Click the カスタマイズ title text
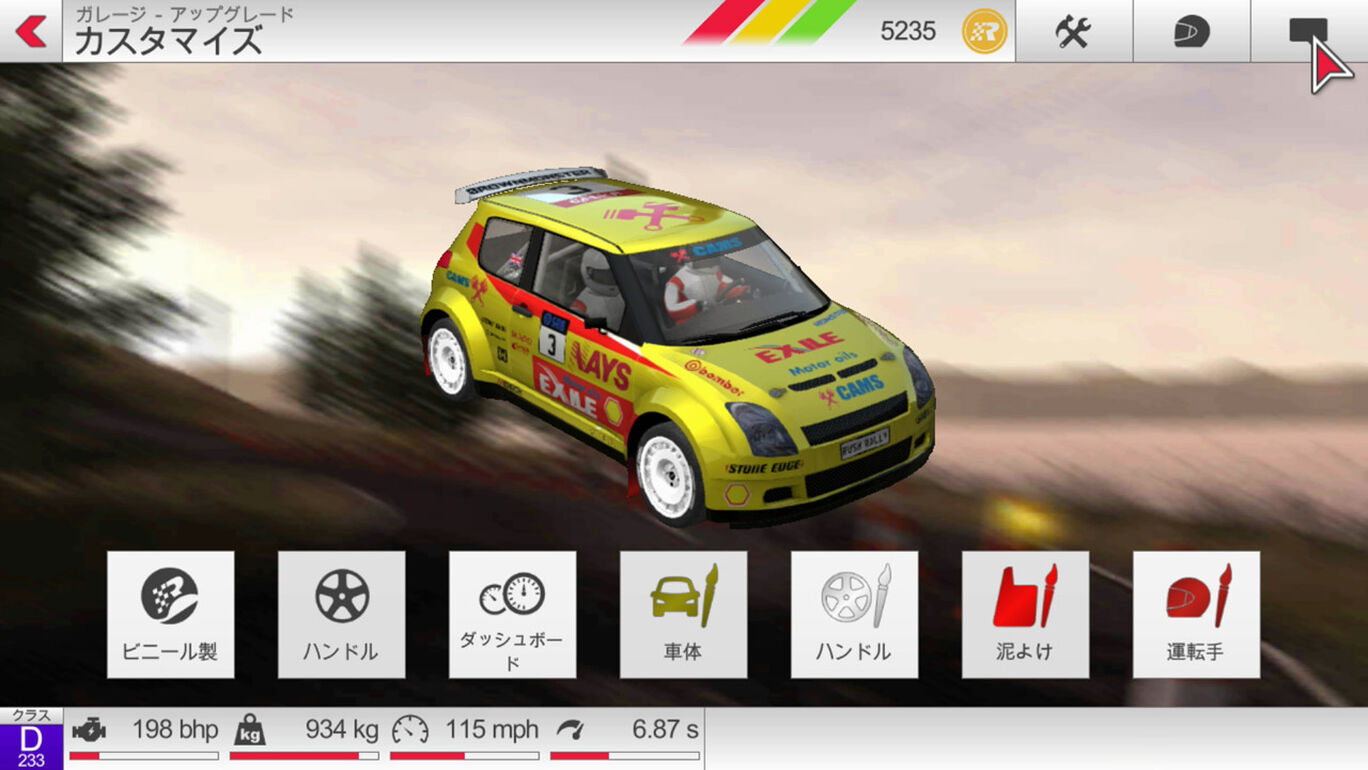This screenshot has width=1368, height=770. point(172,40)
